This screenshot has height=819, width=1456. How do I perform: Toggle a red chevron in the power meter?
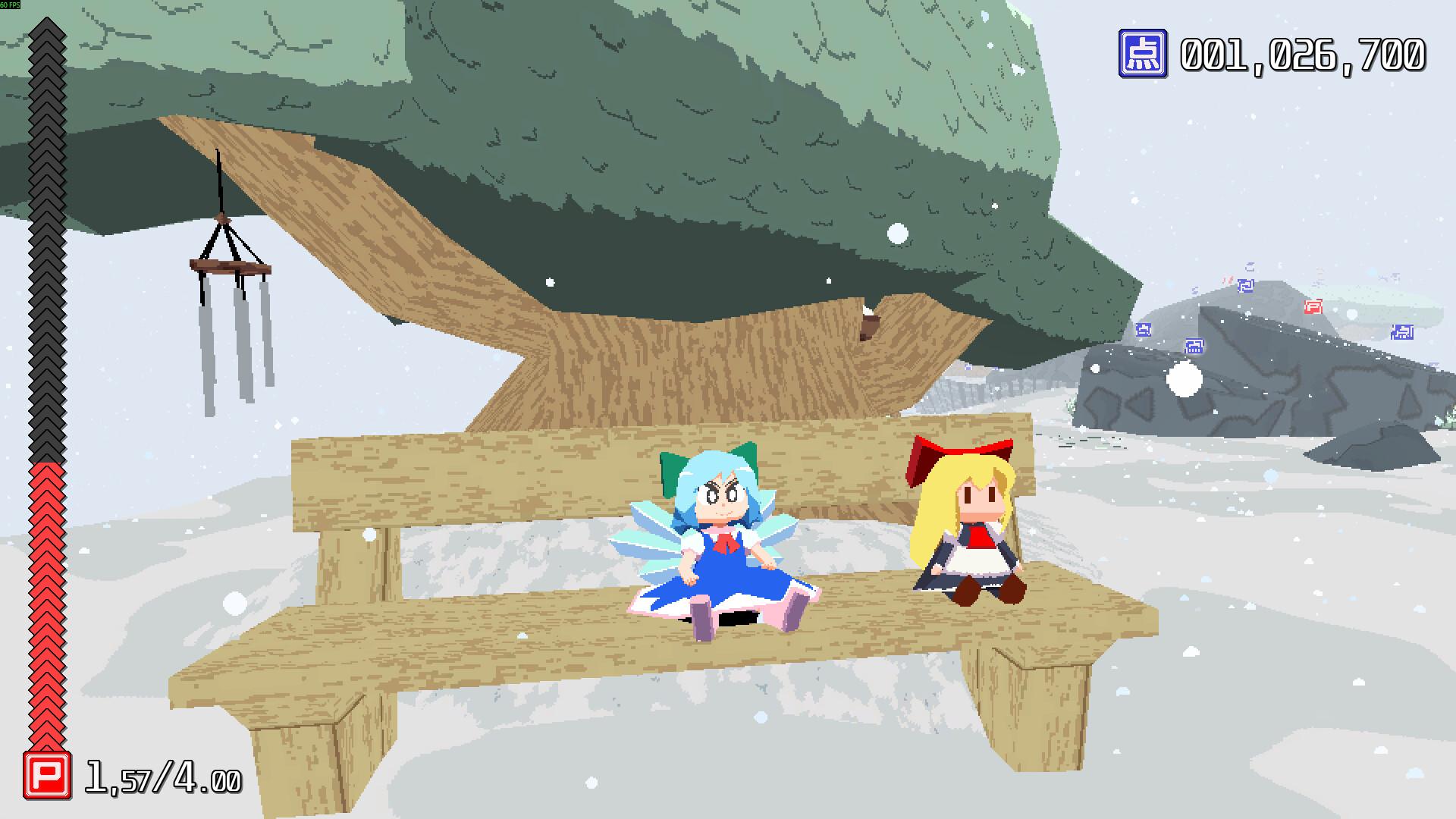point(45,607)
